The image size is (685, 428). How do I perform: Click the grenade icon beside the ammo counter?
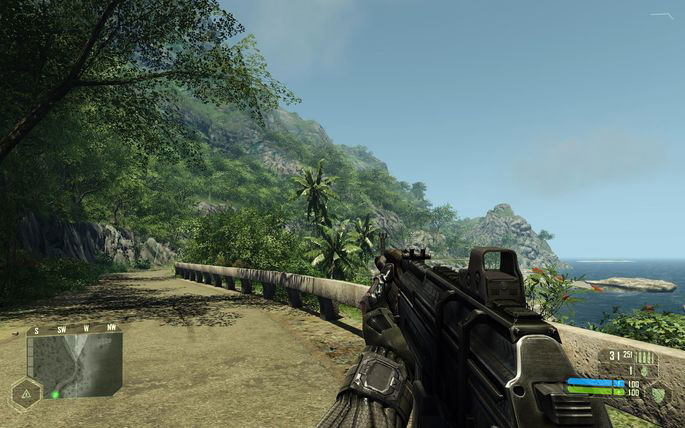pos(643,371)
